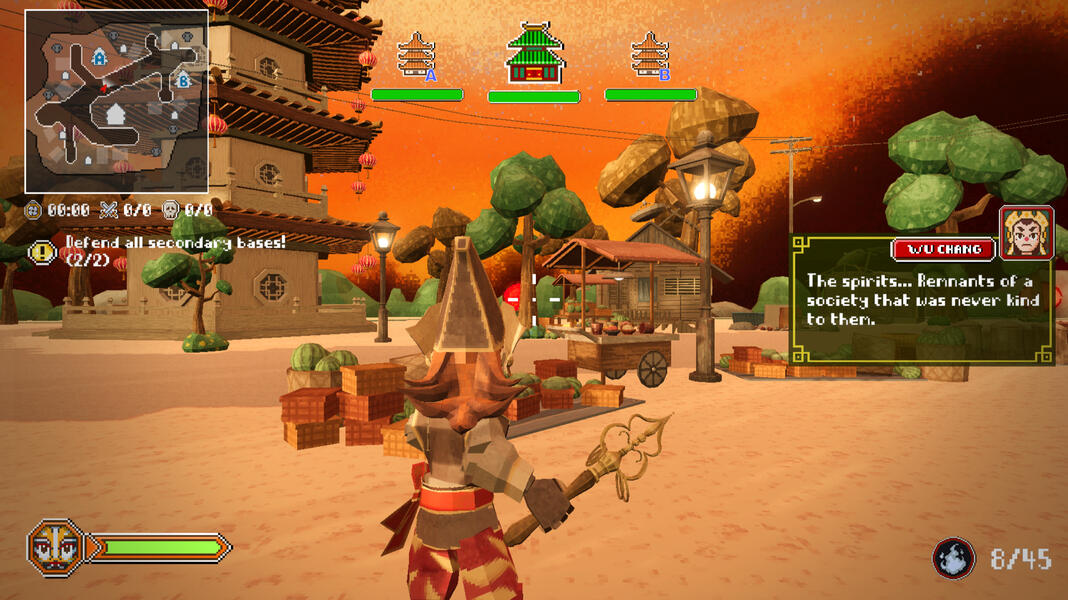Click the Wu Chang speaker portrait
The height and width of the screenshot is (600, 1068).
[1026, 233]
